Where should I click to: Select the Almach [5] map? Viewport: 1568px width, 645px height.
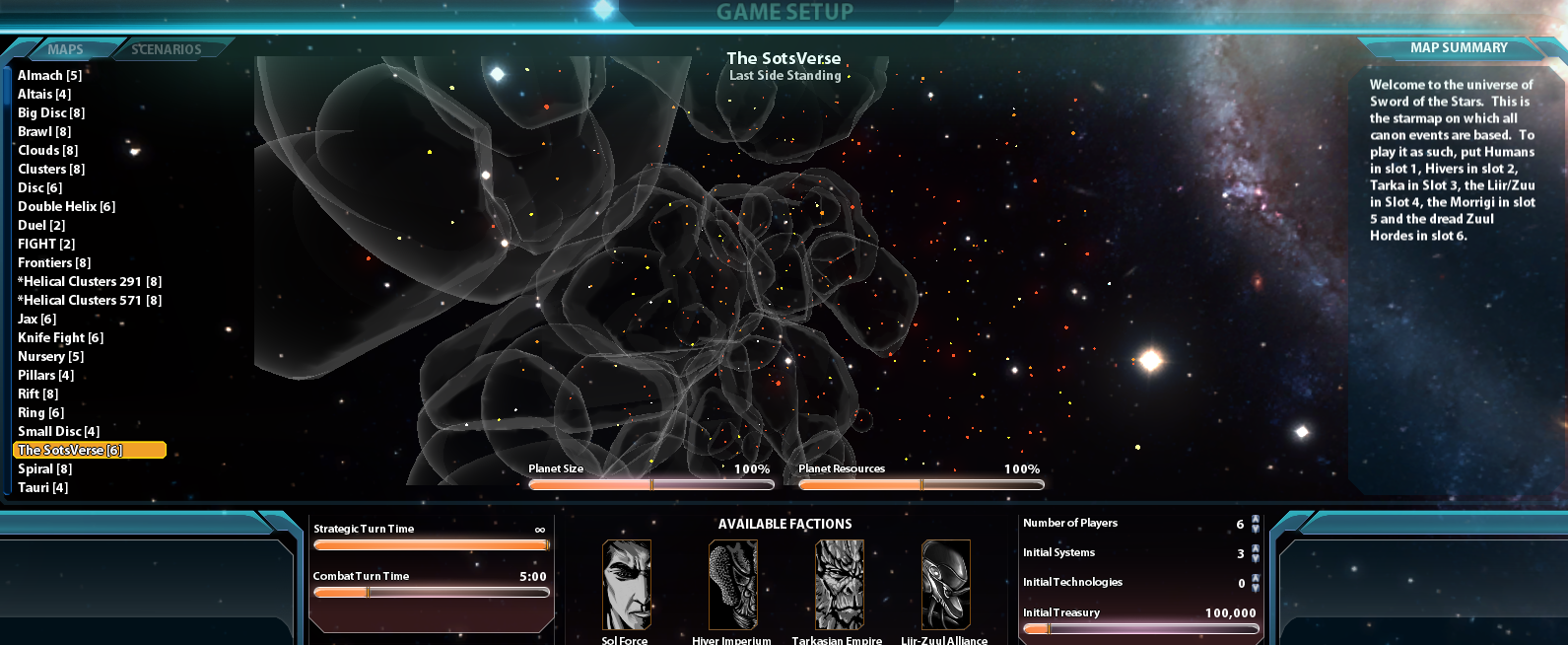pyautogui.click(x=49, y=75)
